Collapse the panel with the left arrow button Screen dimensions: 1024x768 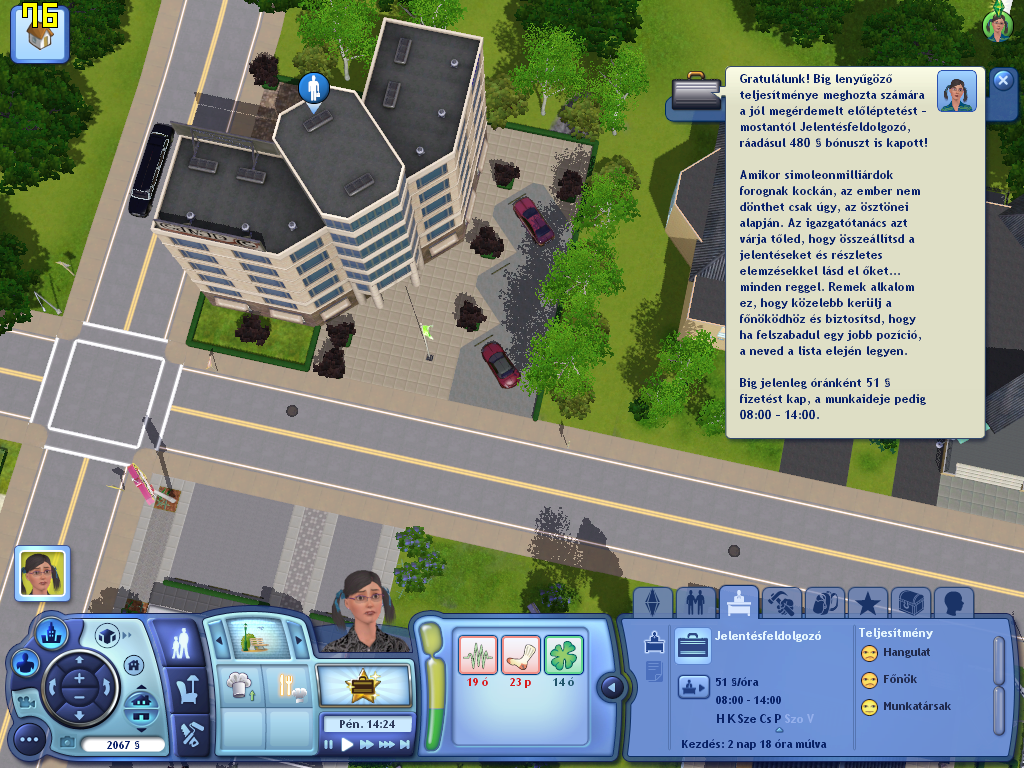click(x=612, y=687)
